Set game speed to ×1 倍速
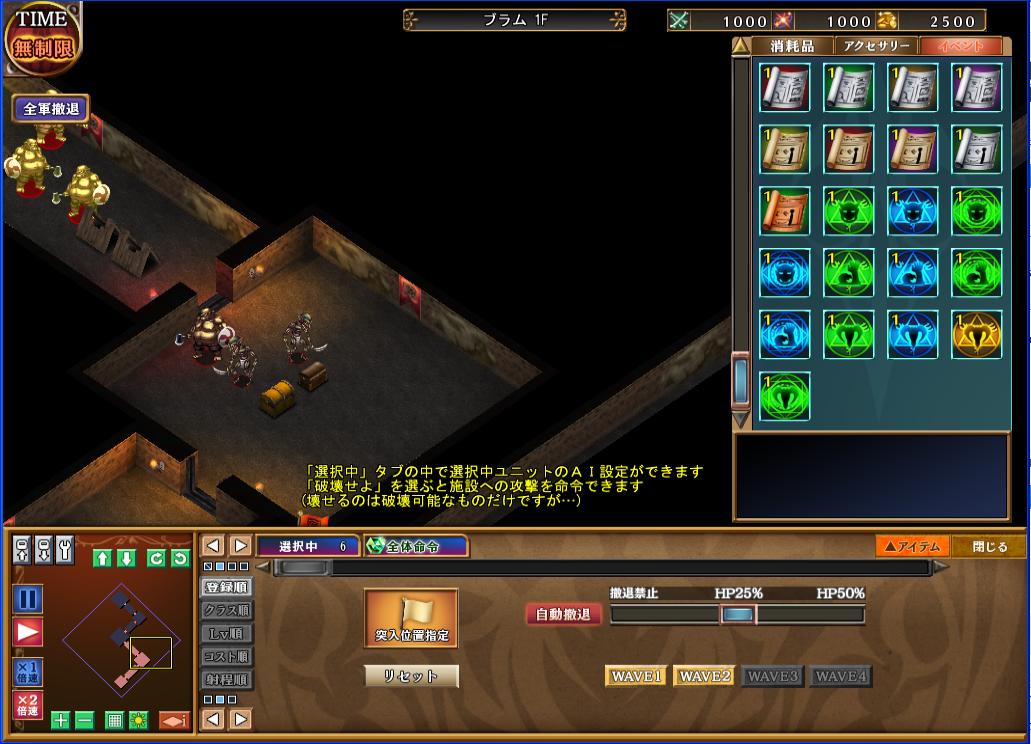 (x=28, y=671)
